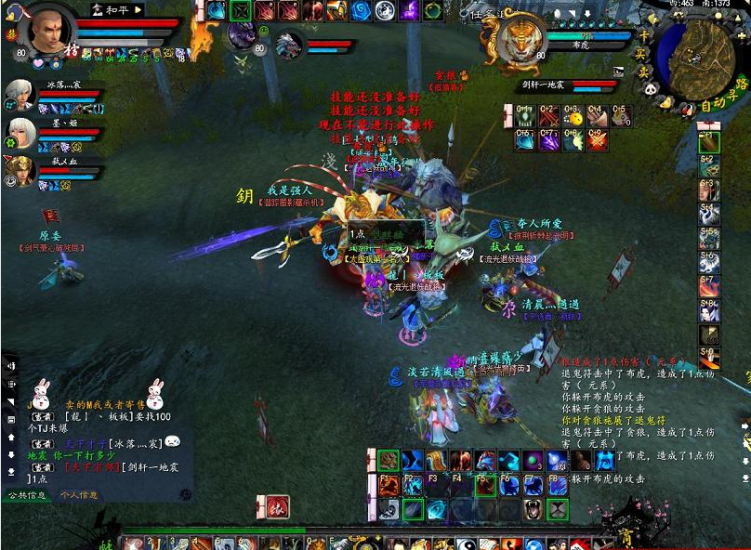The image size is (751, 550).
Task: Switch to the 个人信息 chat tab
Action: point(79,495)
